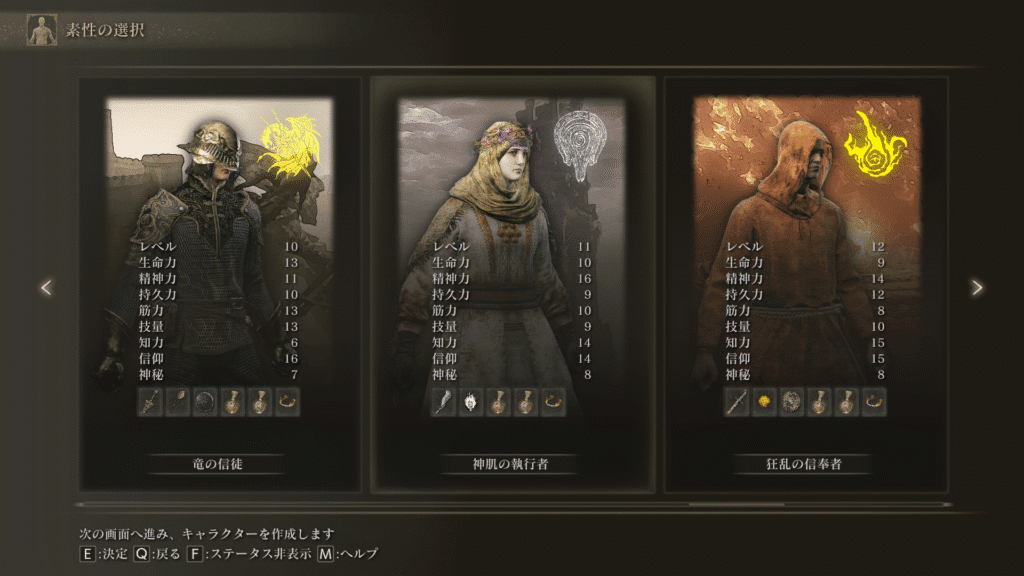Click the 狂乱の信奉者 name label

pyautogui.click(x=806, y=464)
